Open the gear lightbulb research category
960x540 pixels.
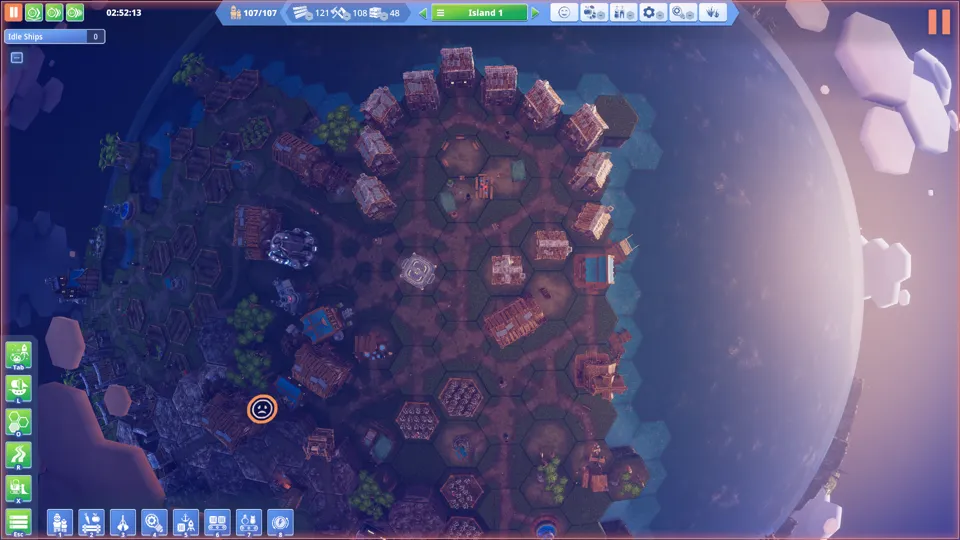tap(154, 521)
